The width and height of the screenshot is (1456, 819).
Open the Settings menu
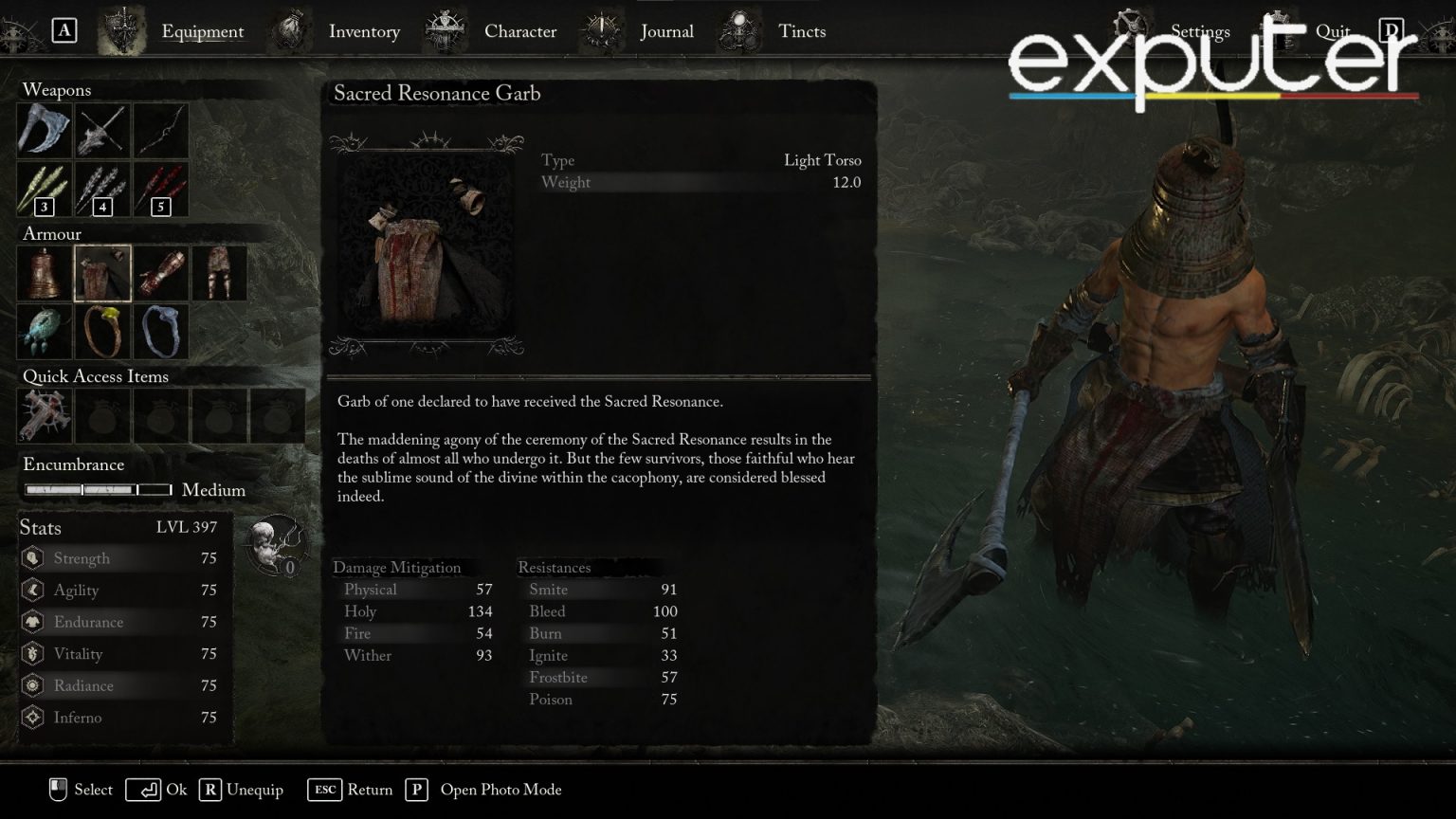(1199, 31)
